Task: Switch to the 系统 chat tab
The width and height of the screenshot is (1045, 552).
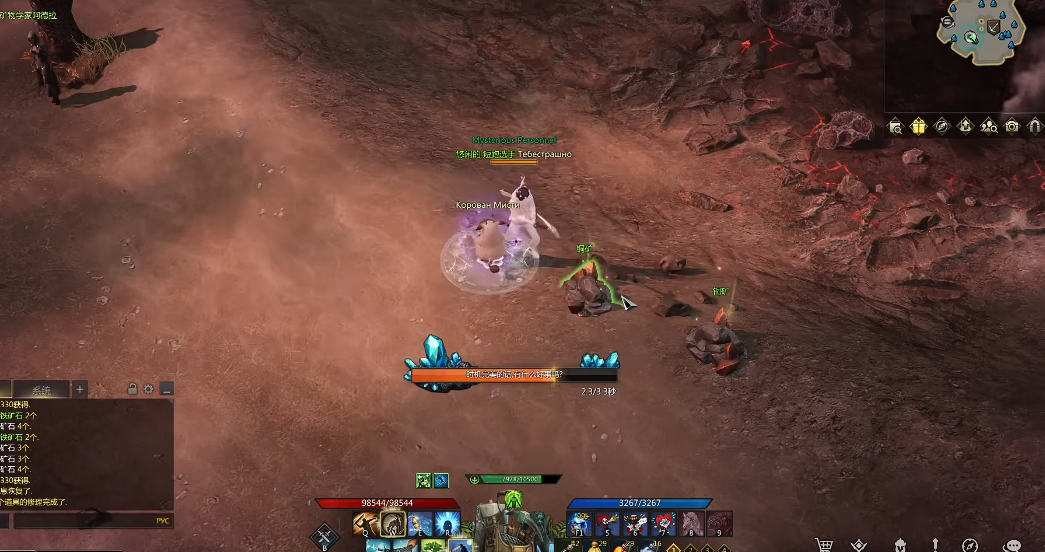Action: pyautogui.click(x=40, y=389)
